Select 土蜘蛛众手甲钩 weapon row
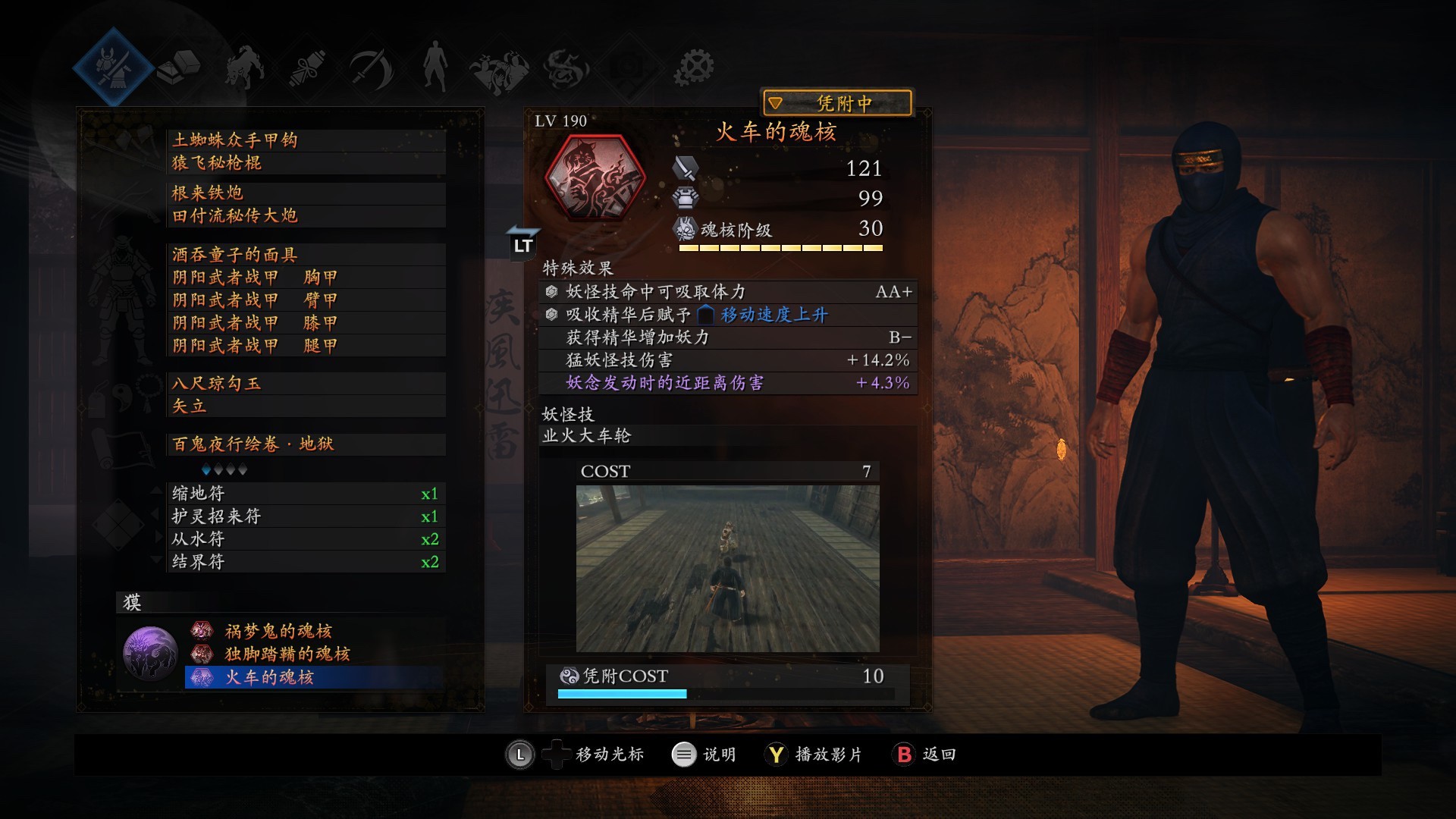1456x819 pixels. 303,140
